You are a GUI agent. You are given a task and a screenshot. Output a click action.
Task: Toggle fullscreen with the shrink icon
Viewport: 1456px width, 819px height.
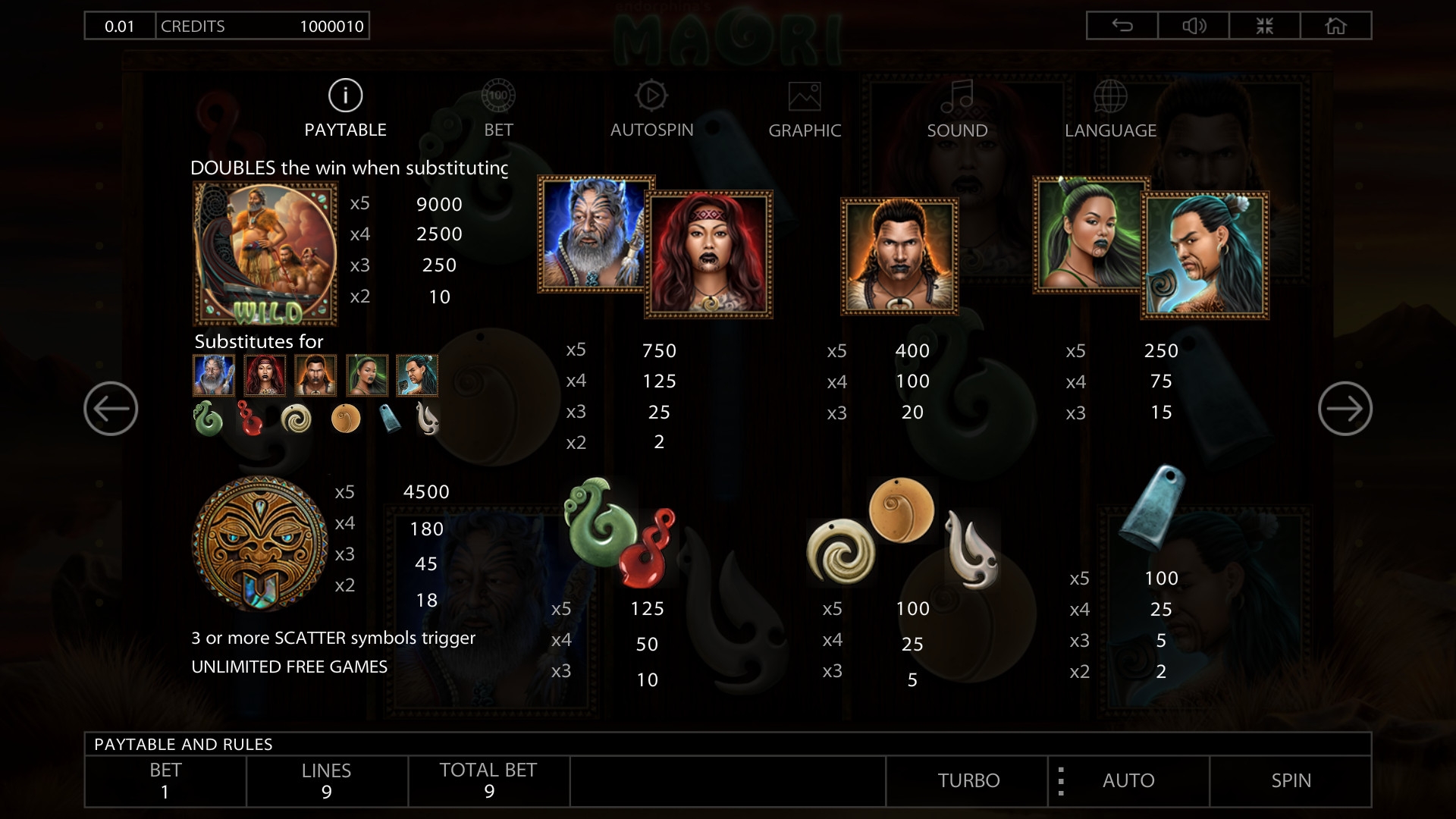(x=1264, y=26)
